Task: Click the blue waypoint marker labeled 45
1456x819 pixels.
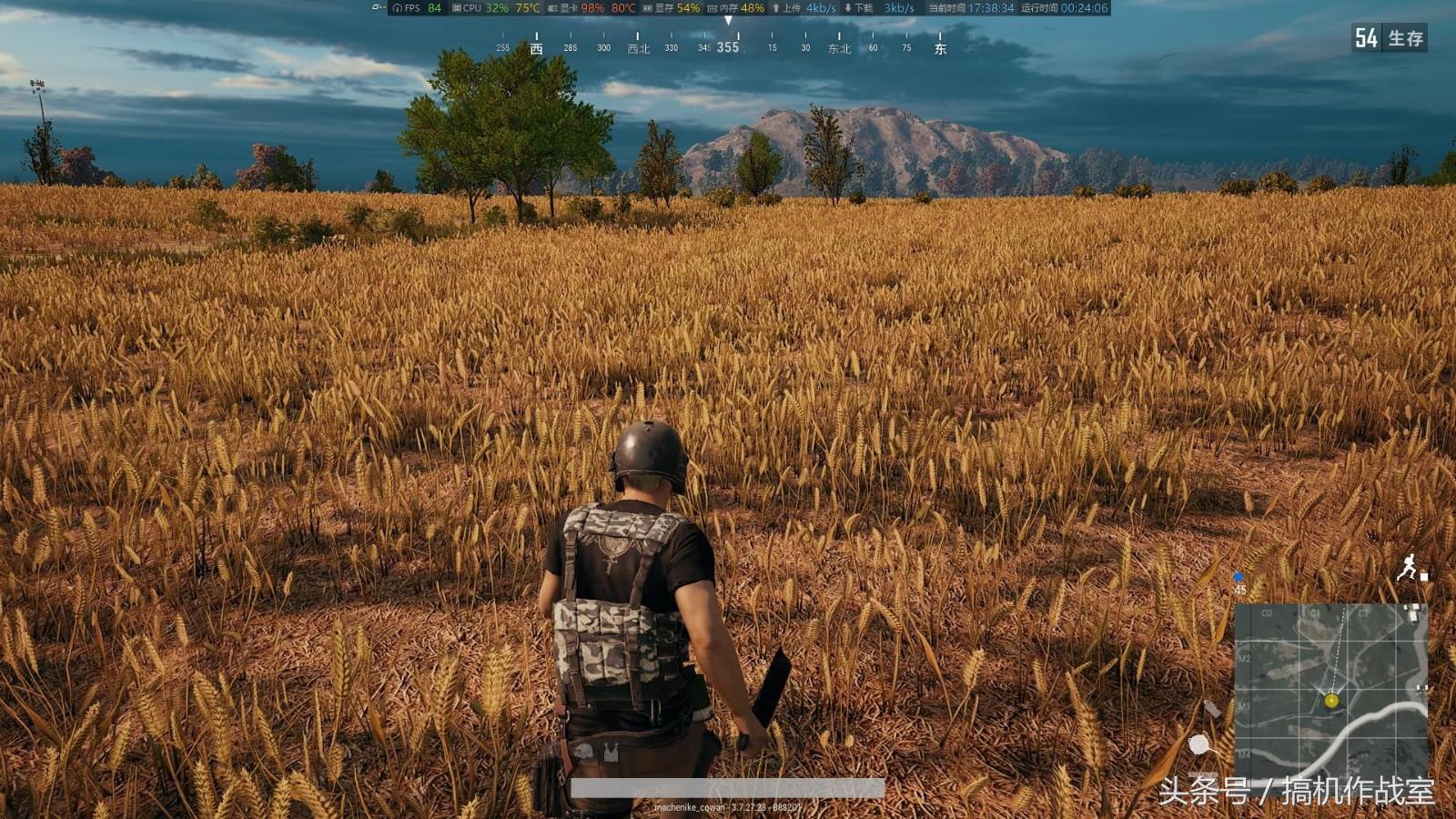Action: point(1239,578)
